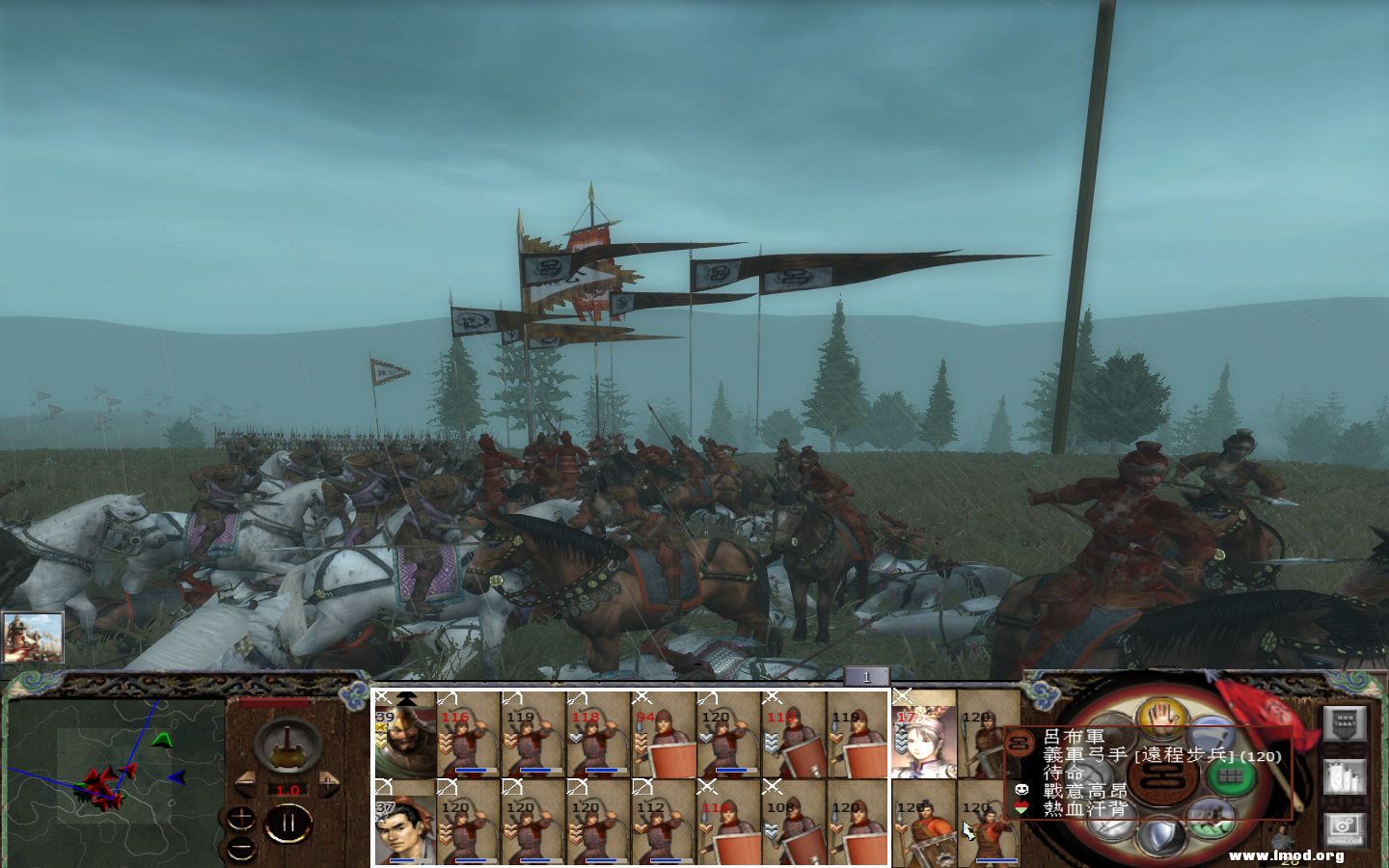The height and width of the screenshot is (868, 1389).
Task: Click the halt hand icon on command wheel
Action: point(1160,719)
